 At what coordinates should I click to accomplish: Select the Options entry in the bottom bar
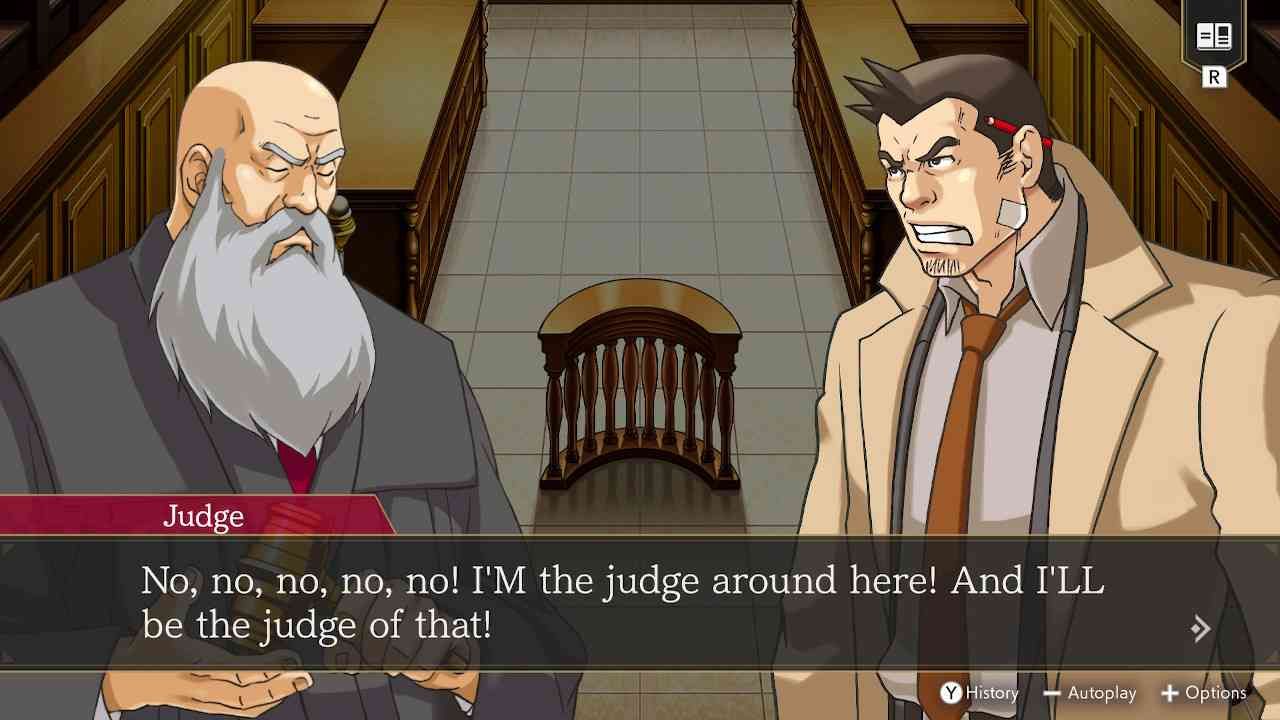tap(1215, 693)
